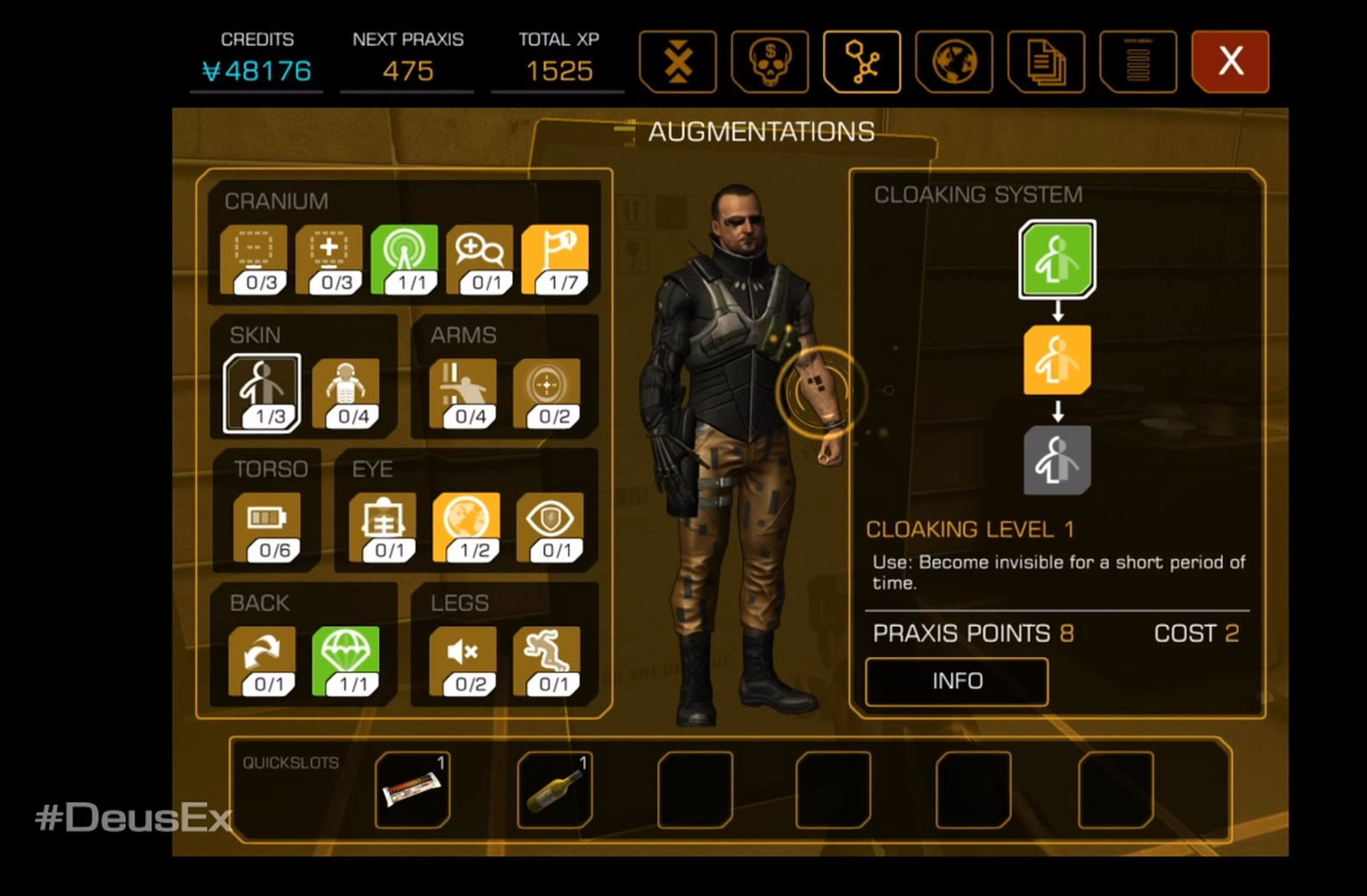Screen dimensions: 1367x896
Task: Open the documents log tab
Action: pos(1046,61)
